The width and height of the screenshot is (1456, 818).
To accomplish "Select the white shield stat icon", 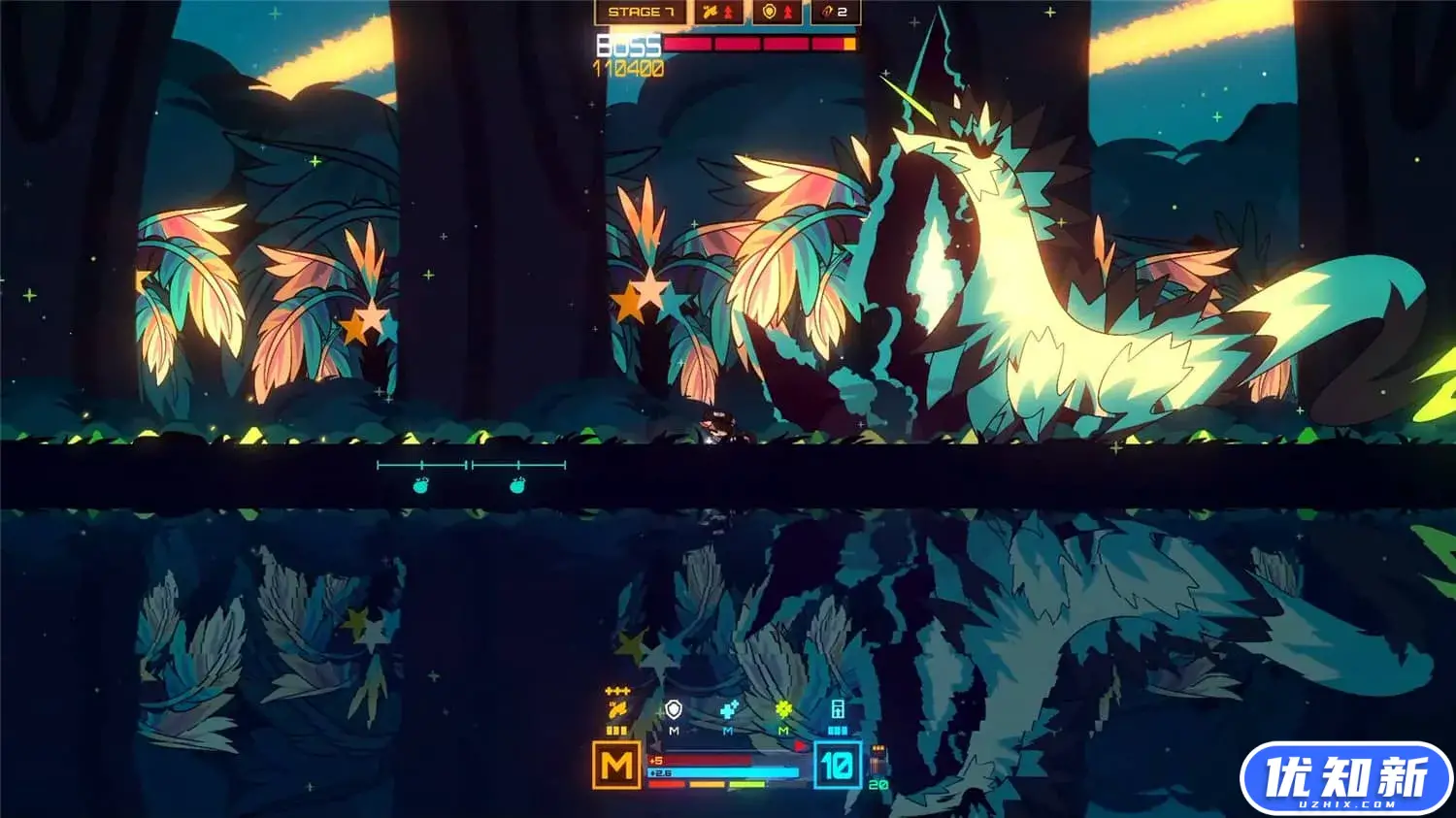I will point(674,710).
